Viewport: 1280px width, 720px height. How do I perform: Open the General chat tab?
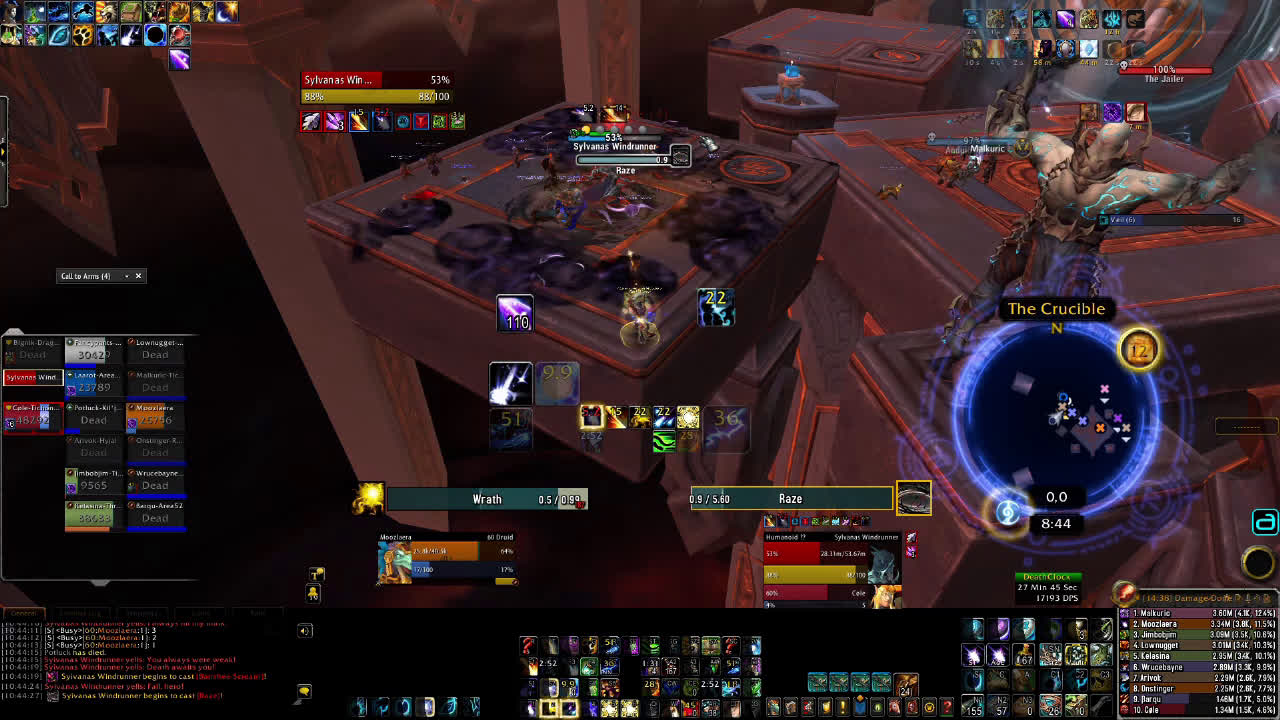coord(24,612)
